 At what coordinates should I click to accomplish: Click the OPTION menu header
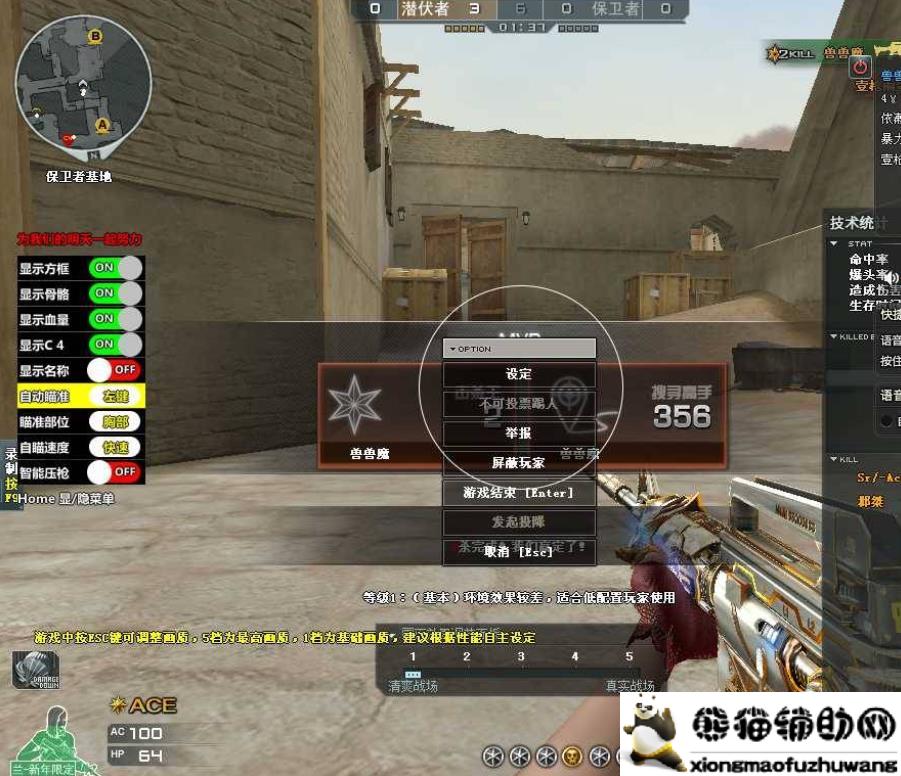520,349
